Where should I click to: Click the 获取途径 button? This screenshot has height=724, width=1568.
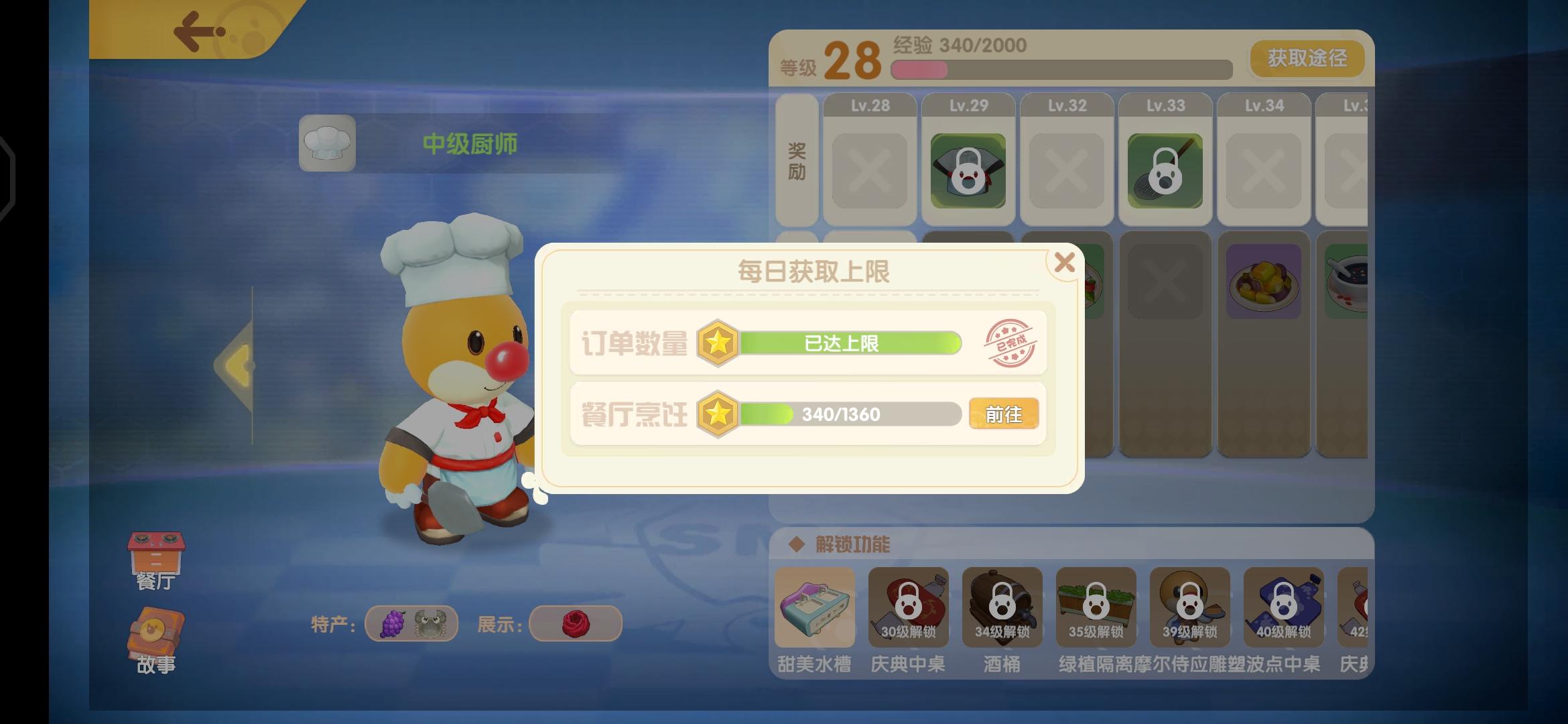tap(1305, 59)
